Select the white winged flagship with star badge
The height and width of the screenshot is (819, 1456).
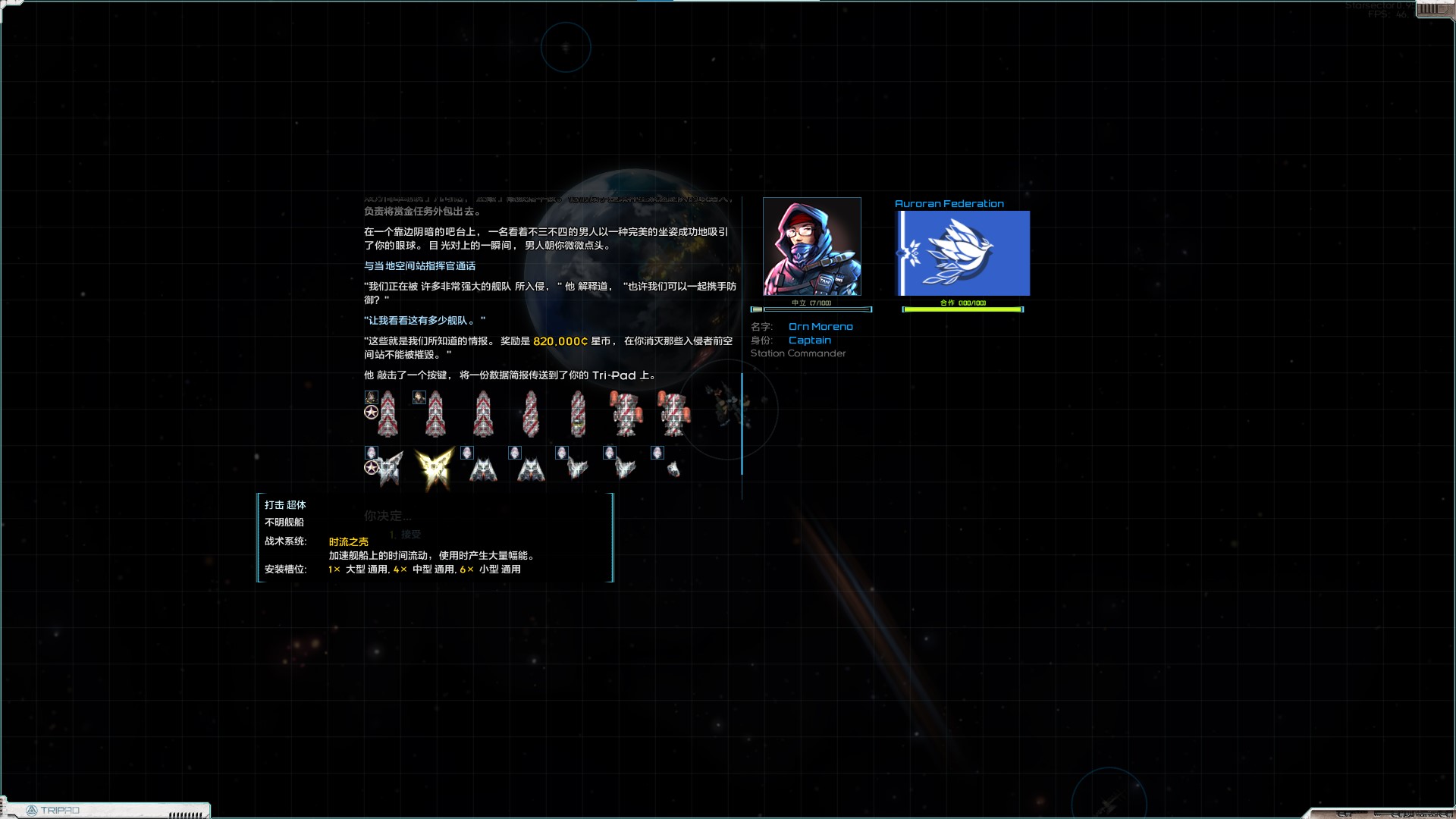click(388, 468)
